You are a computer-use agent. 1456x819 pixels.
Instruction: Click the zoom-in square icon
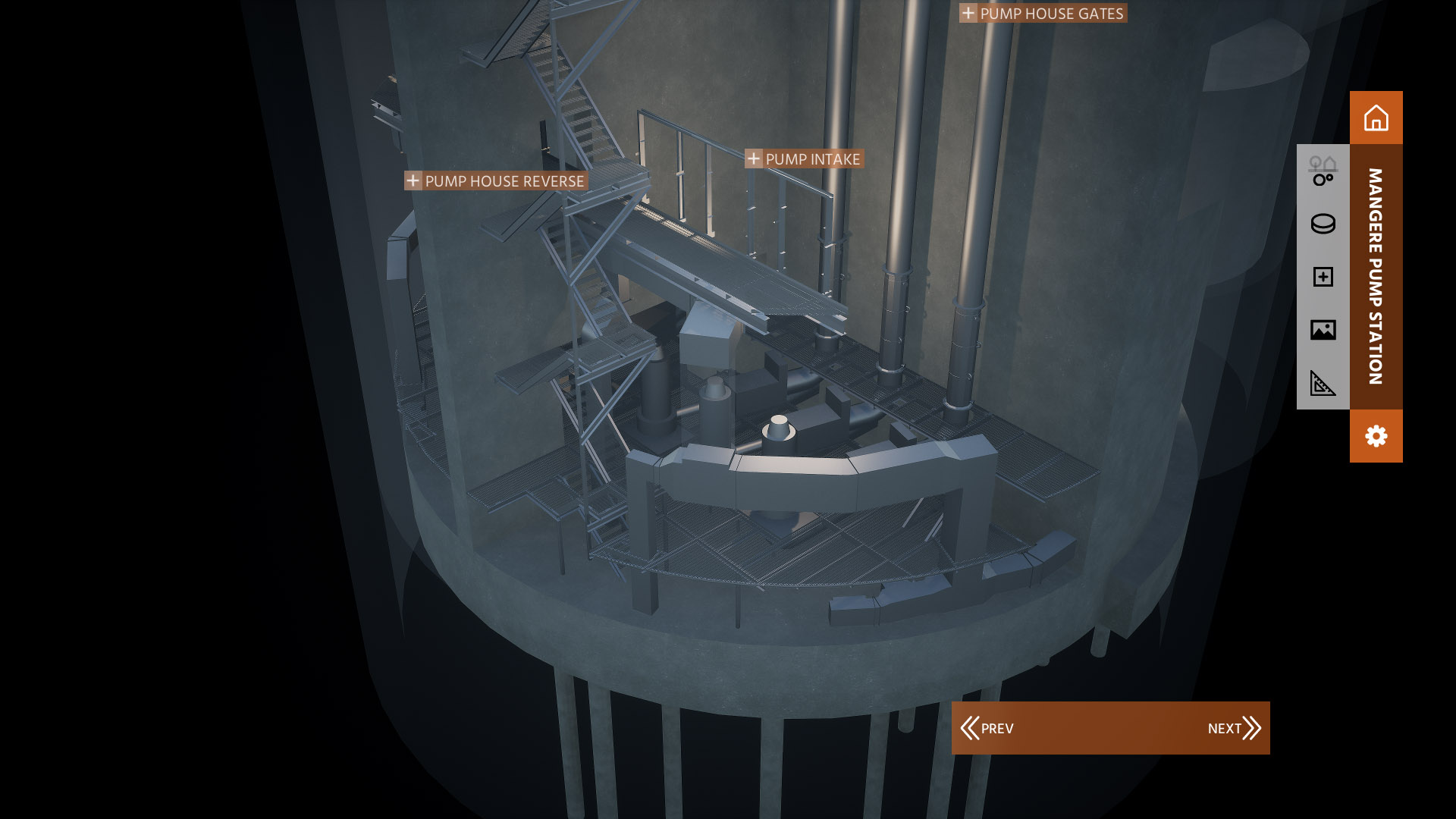coord(1322,278)
